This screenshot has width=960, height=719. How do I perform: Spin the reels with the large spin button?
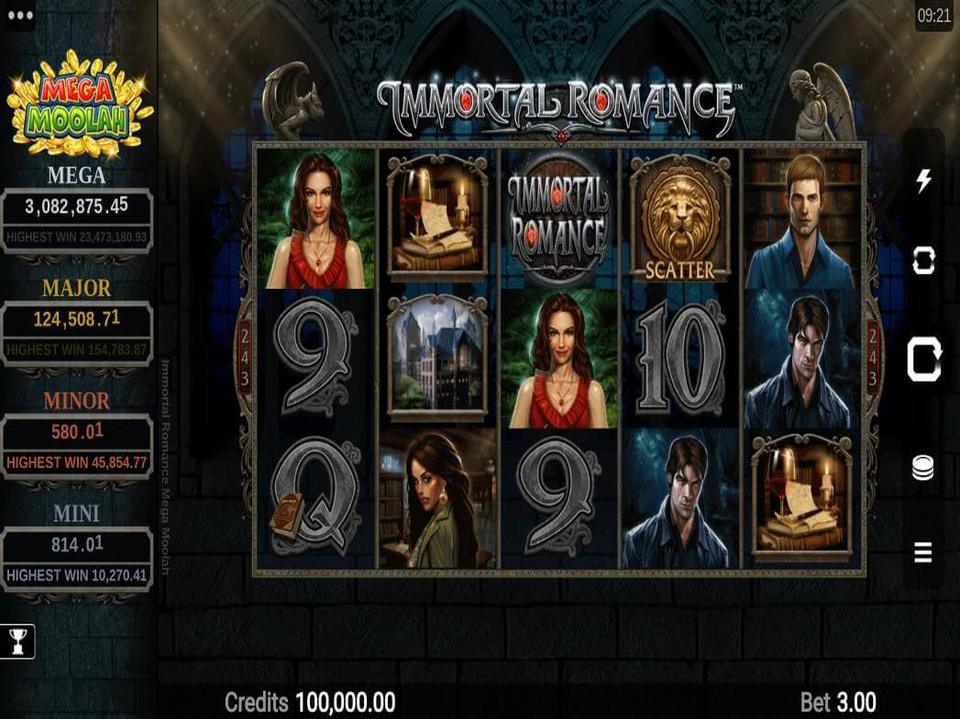[924, 360]
